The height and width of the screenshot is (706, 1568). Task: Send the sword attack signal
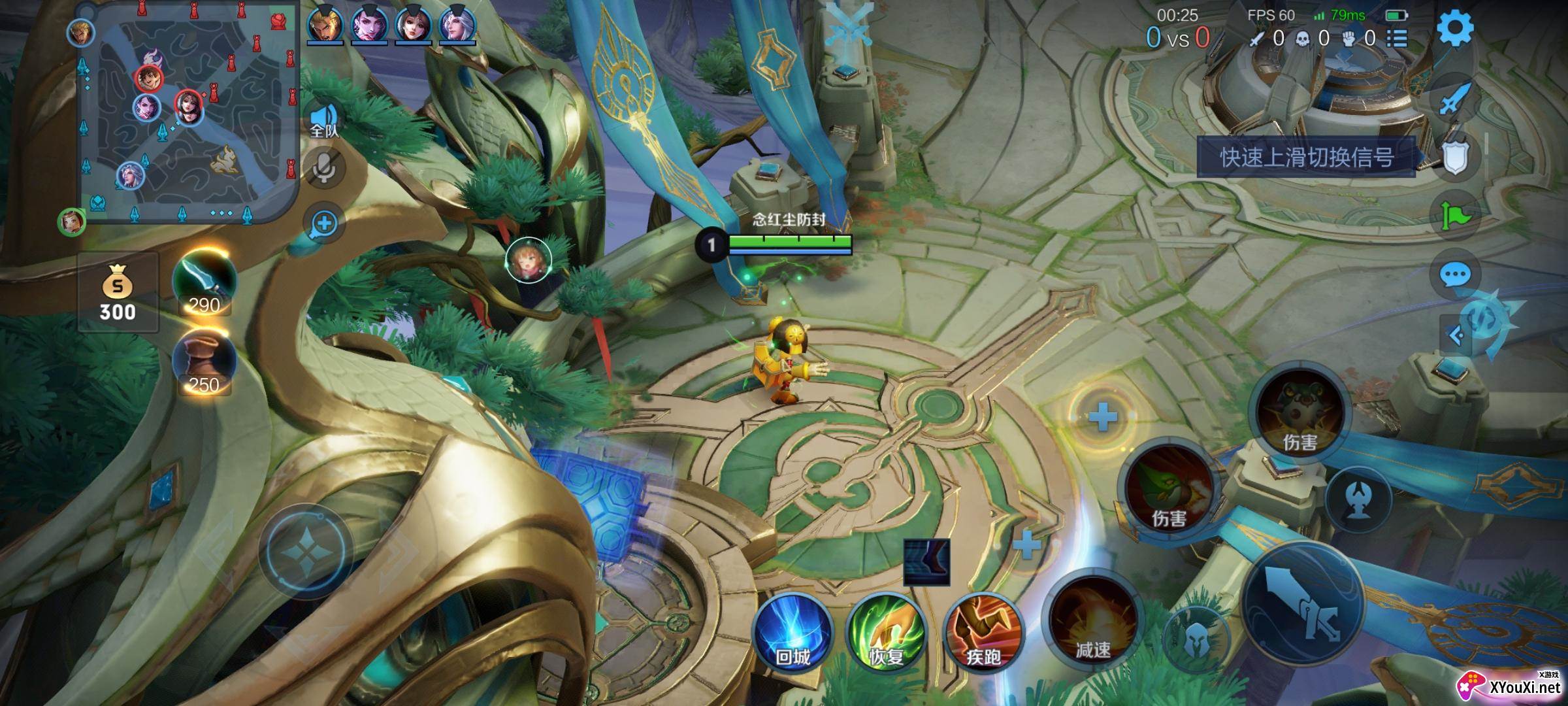1455,99
